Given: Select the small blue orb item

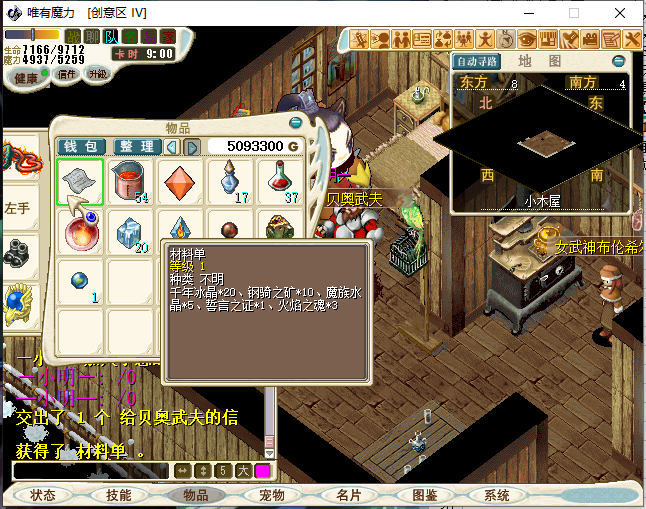Looking at the screenshot, I should coord(79,281).
